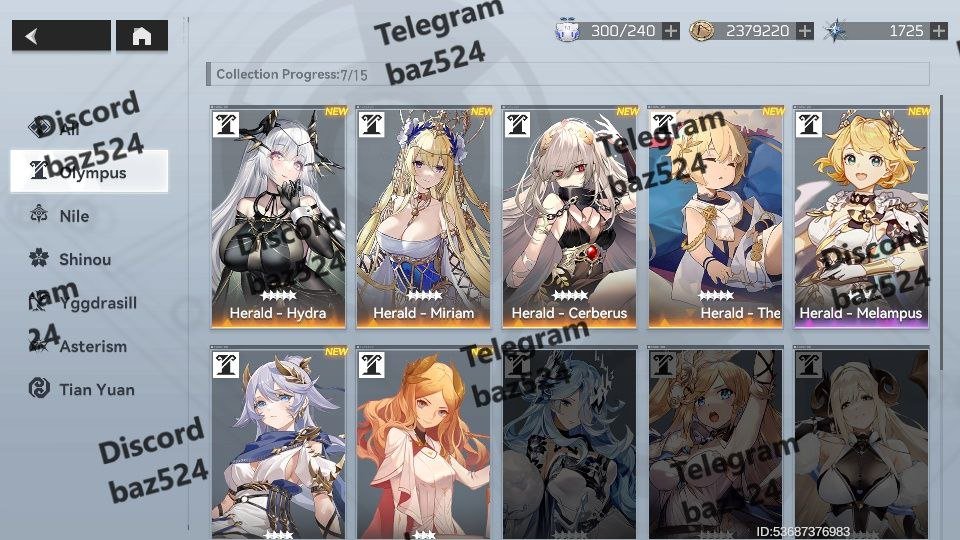Viewport: 960px width, 540px height.
Task: Buy more star gems with plus button
Action: (938, 31)
